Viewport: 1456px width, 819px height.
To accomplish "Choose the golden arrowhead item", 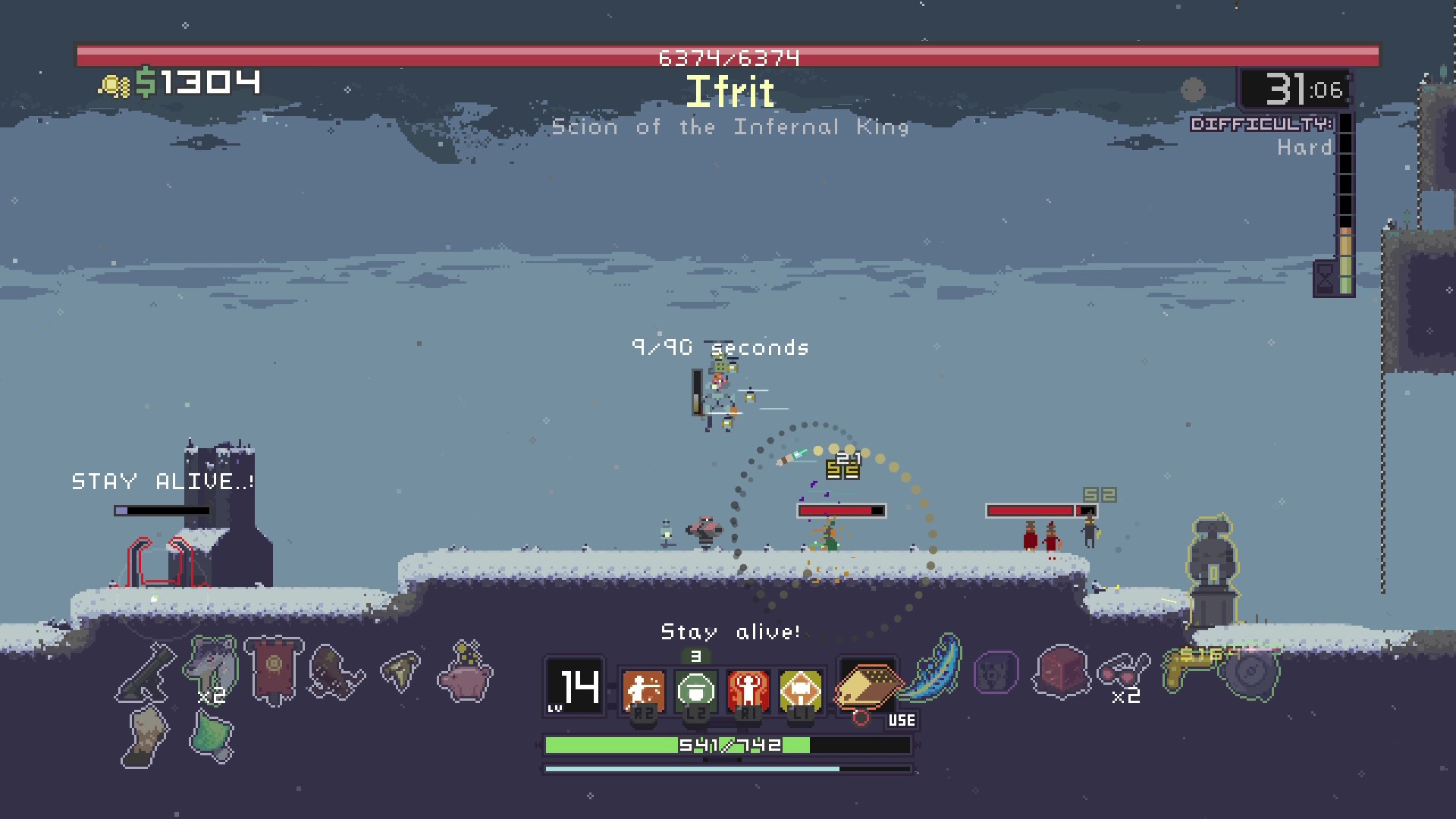I will 401,670.
